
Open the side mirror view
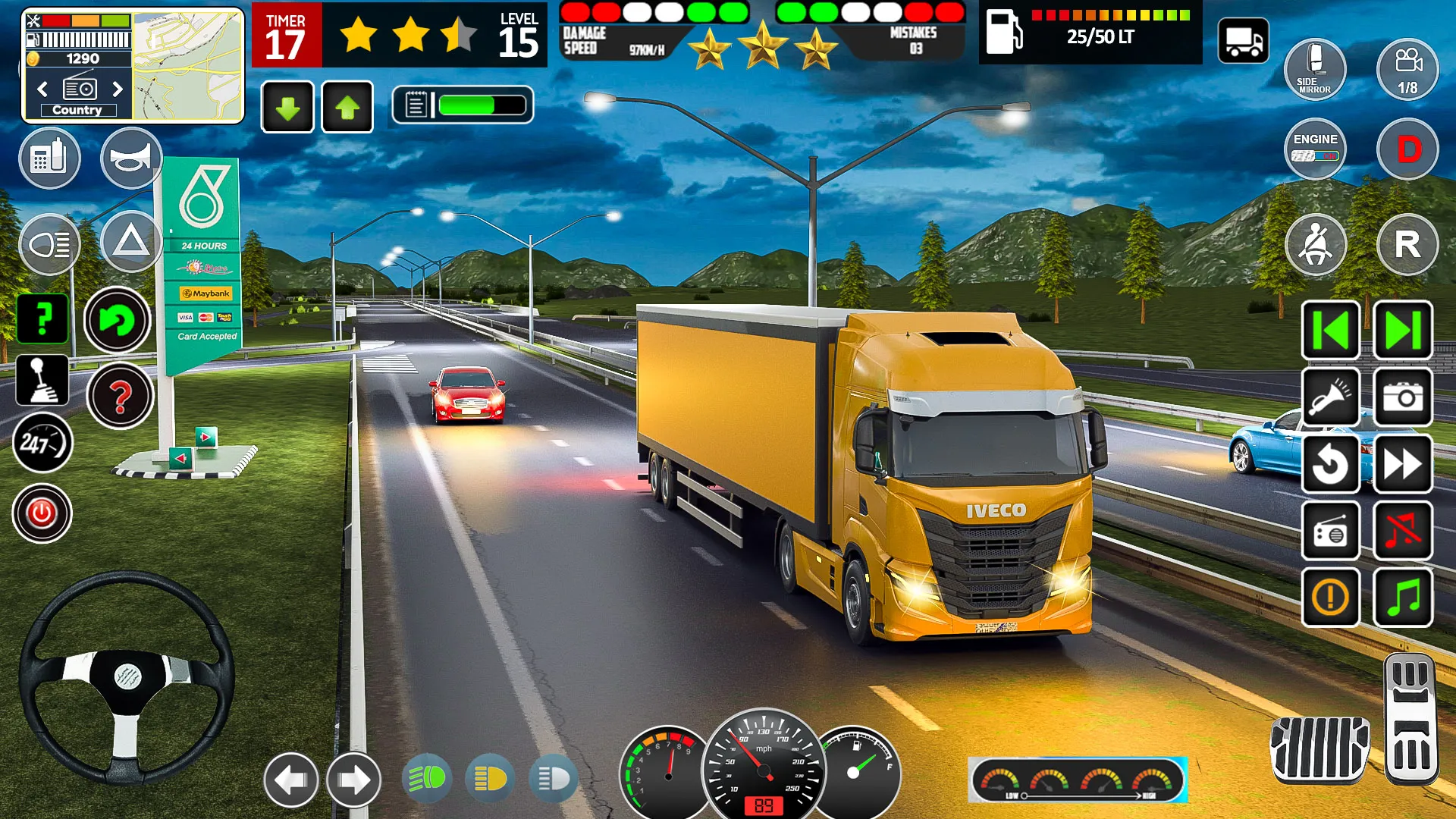click(1315, 70)
